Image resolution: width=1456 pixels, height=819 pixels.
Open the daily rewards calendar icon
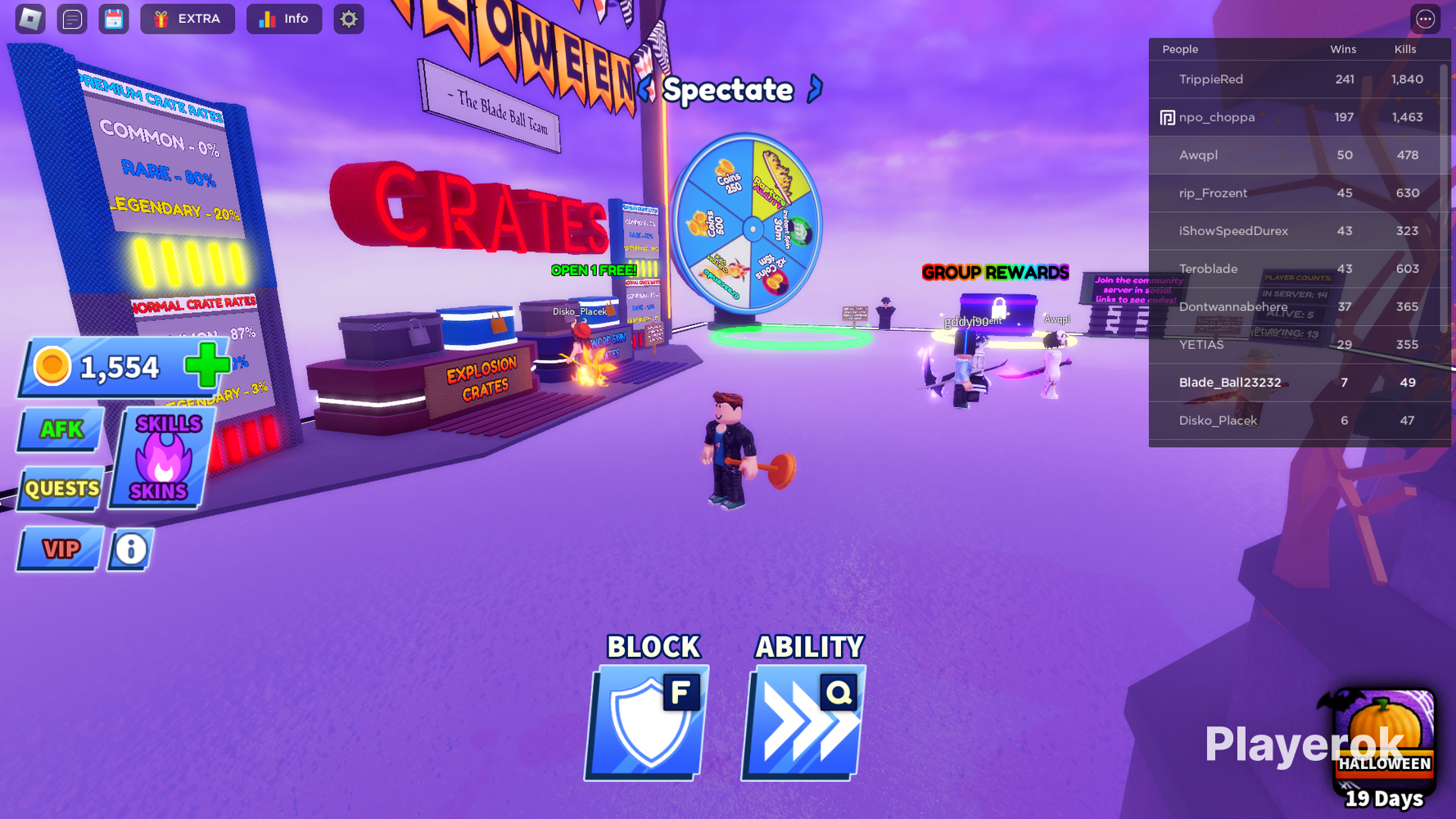coord(114,18)
